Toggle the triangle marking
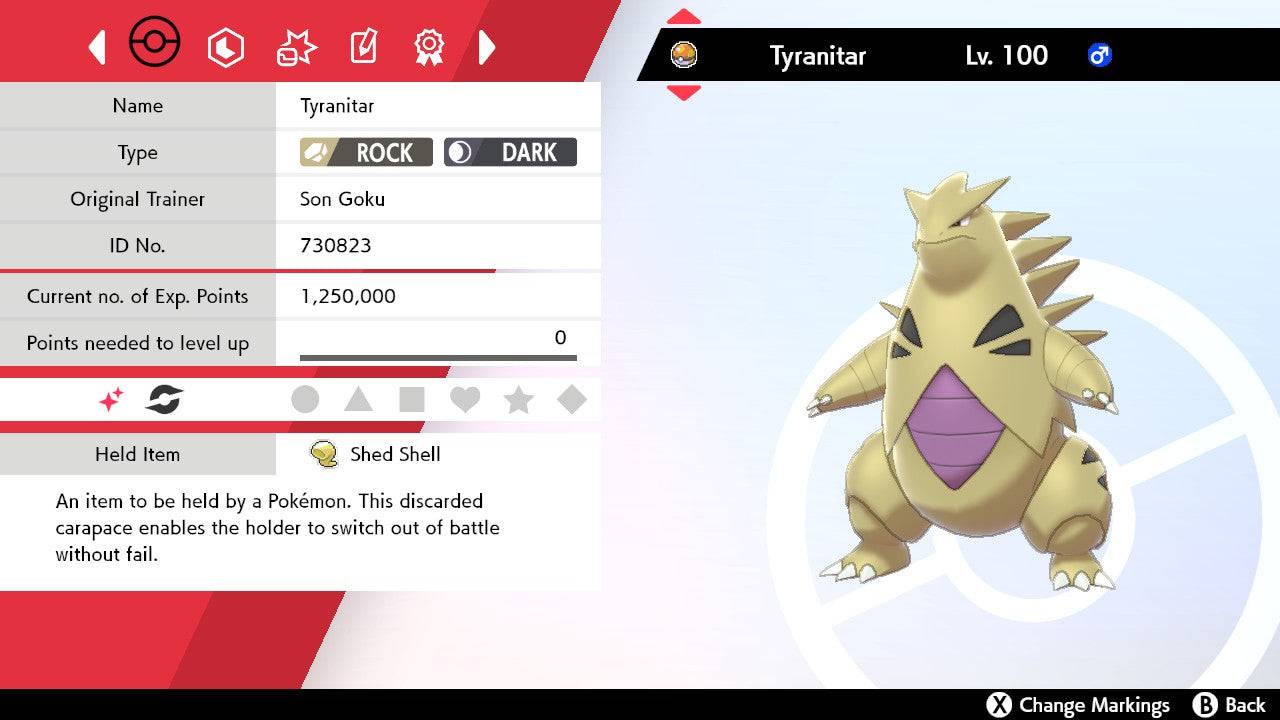Viewport: 1280px width, 720px height. pyautogui.click(x=358, y=400)
